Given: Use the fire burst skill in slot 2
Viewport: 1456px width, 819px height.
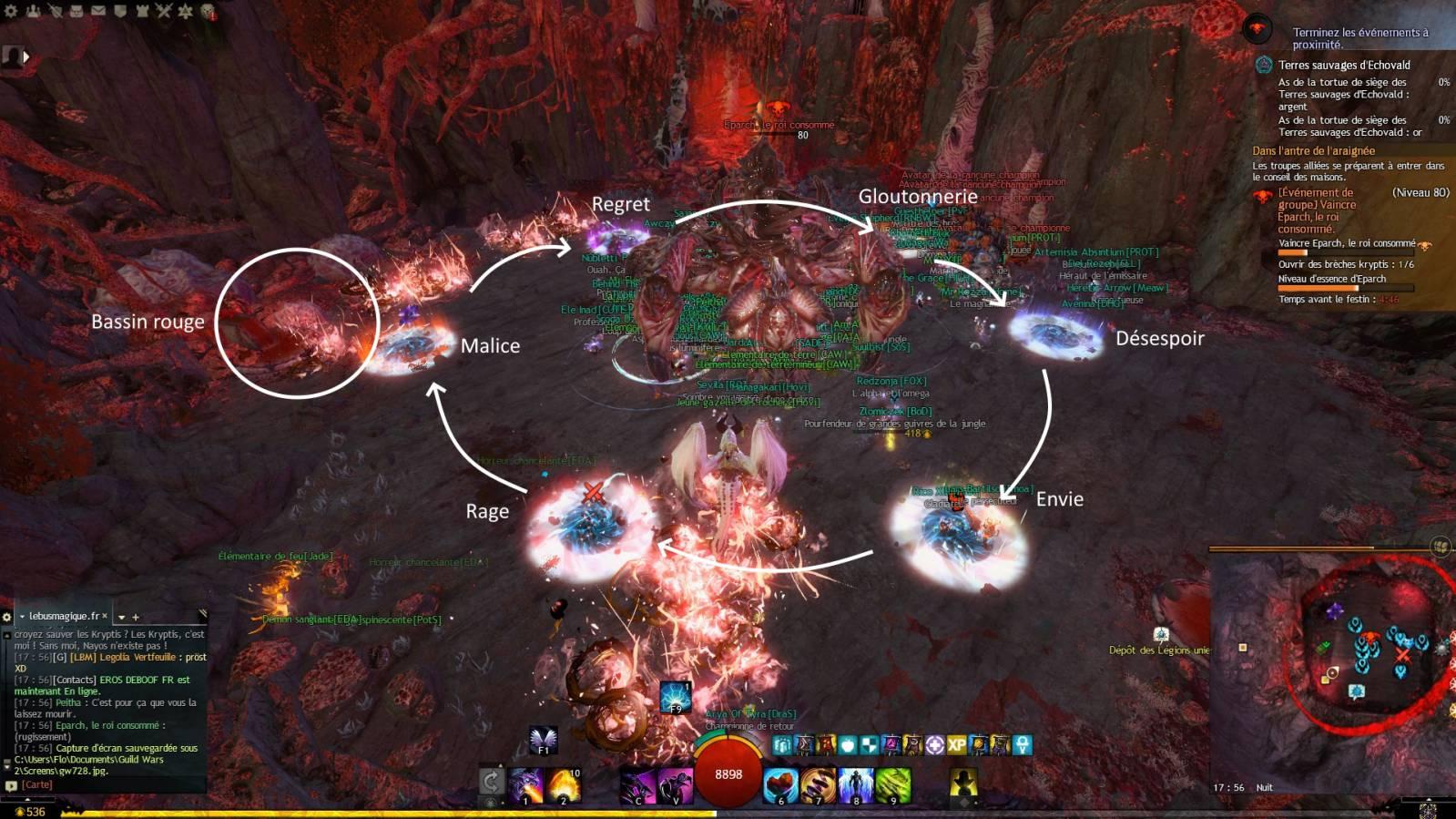Looking at the screenshot, I should click(563, 785).
